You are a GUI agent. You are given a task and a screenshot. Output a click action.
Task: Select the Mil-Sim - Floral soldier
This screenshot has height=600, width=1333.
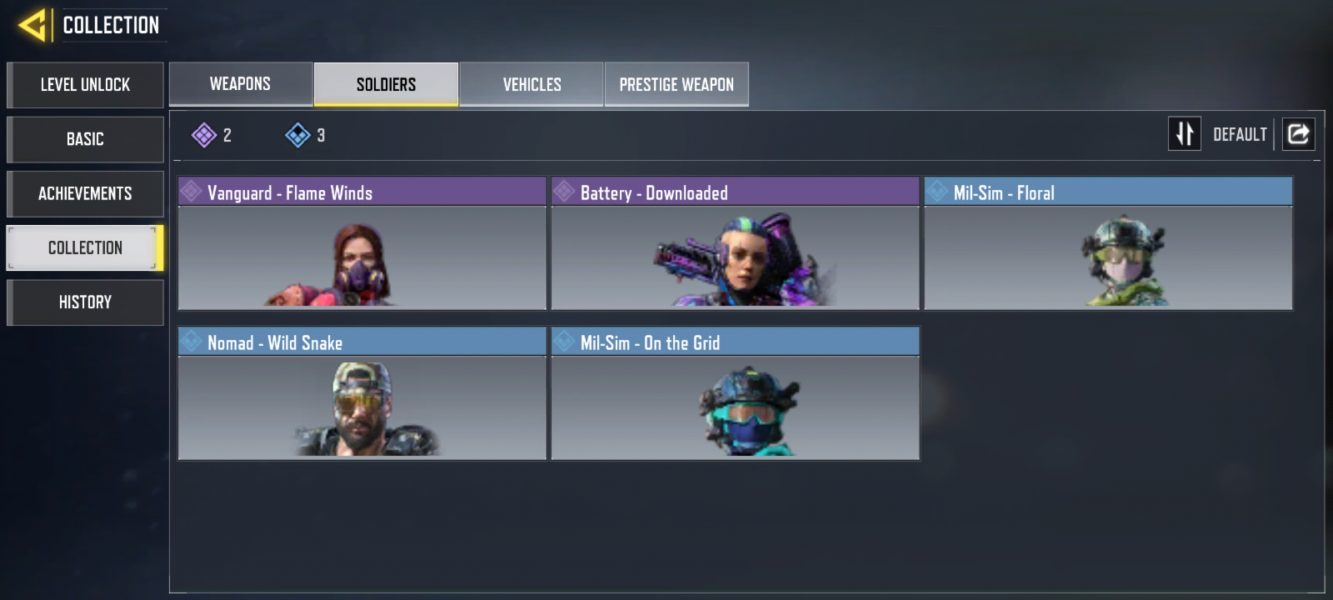[x=1108, y=244]
